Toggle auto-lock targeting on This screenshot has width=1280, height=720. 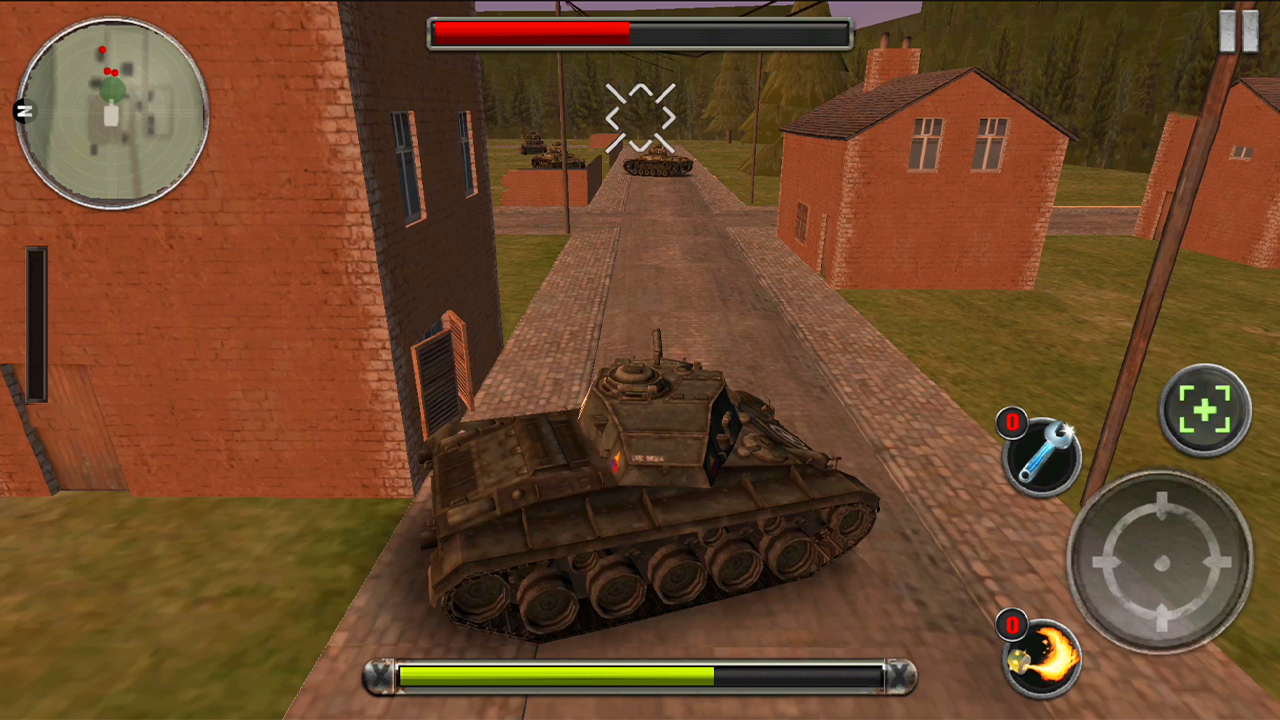(1205, 408)
